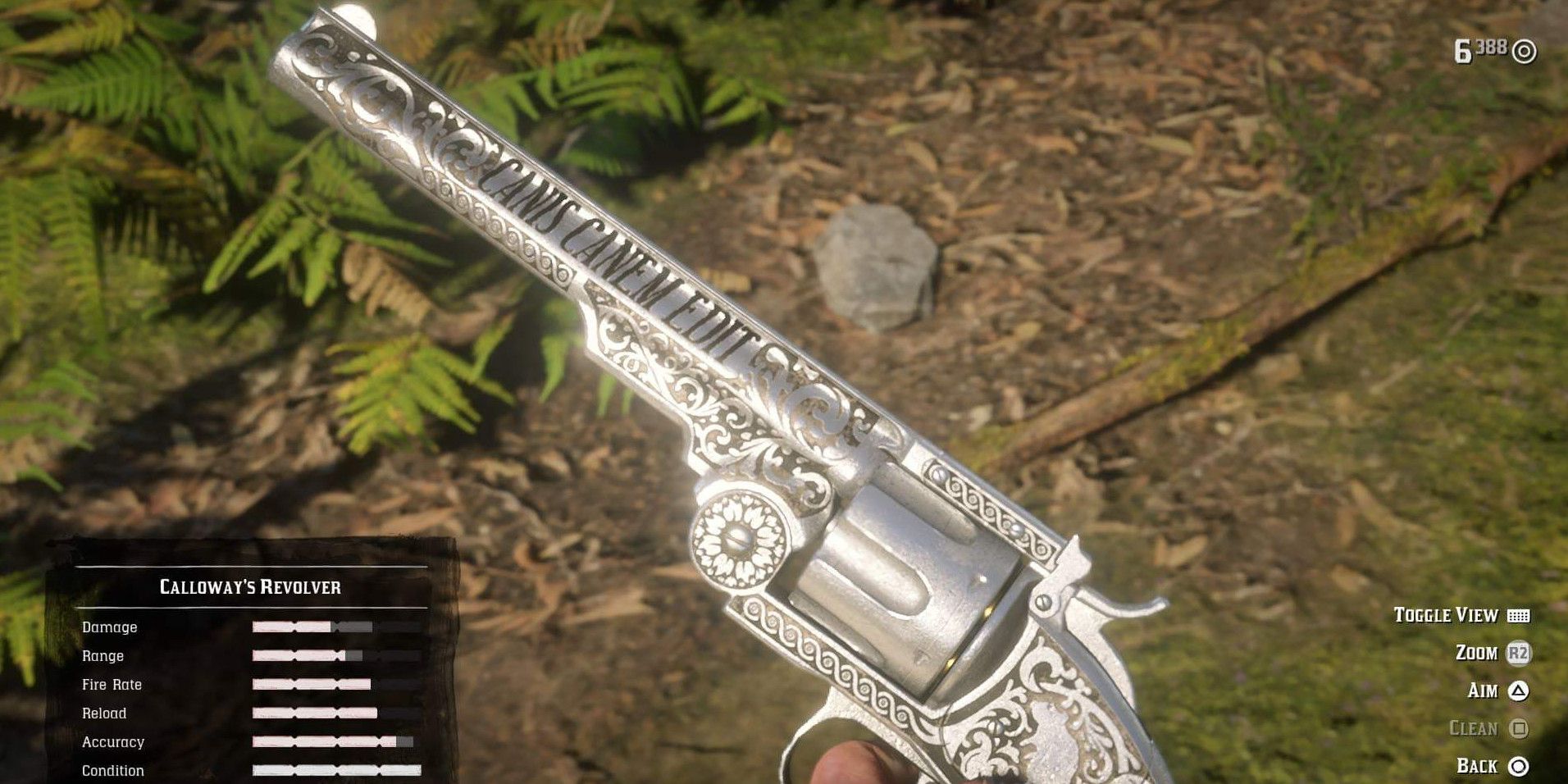This screenshot has width=1568, height=784.
Task: Click the circle button icon beside Back
Action: pyautogui.click(x=1518, y=765)
